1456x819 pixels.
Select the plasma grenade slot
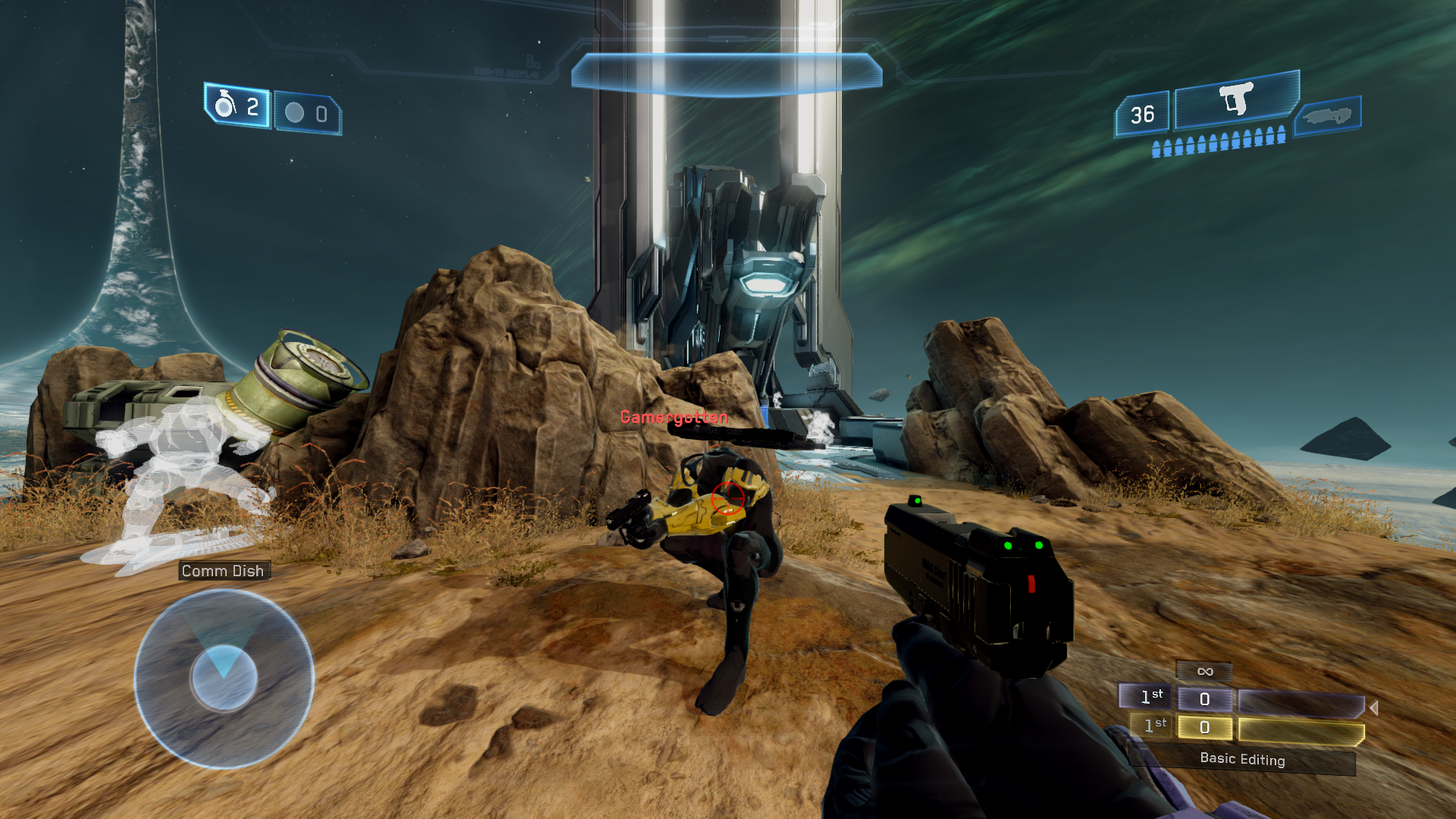307,114
